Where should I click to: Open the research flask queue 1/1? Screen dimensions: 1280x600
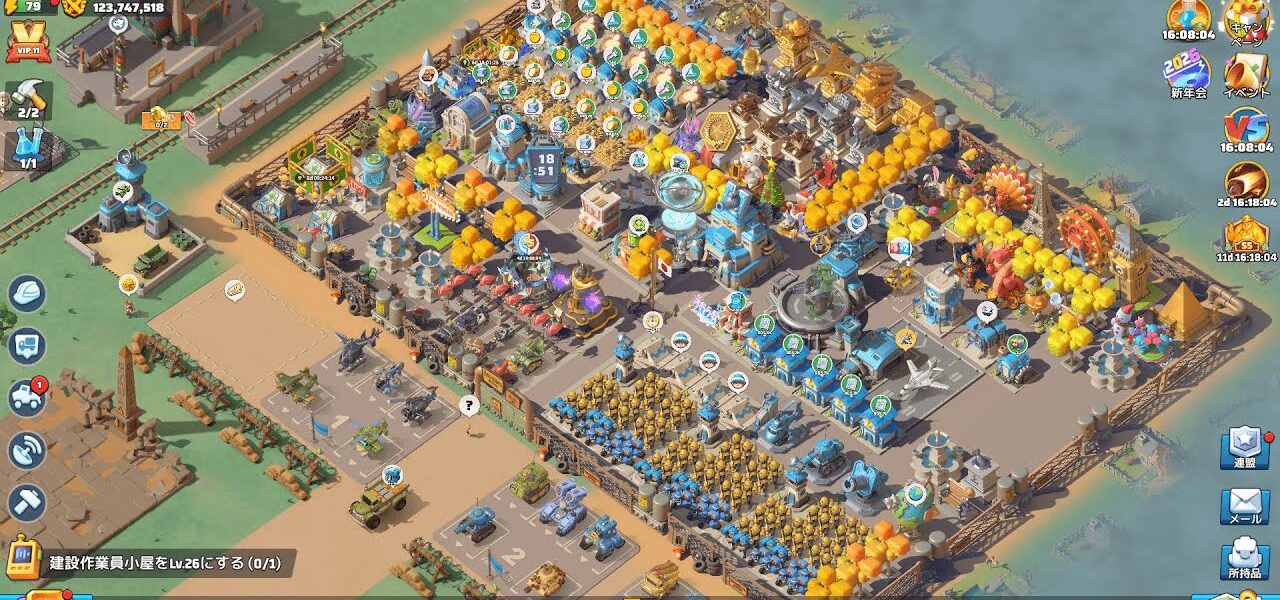coord(28,148)
